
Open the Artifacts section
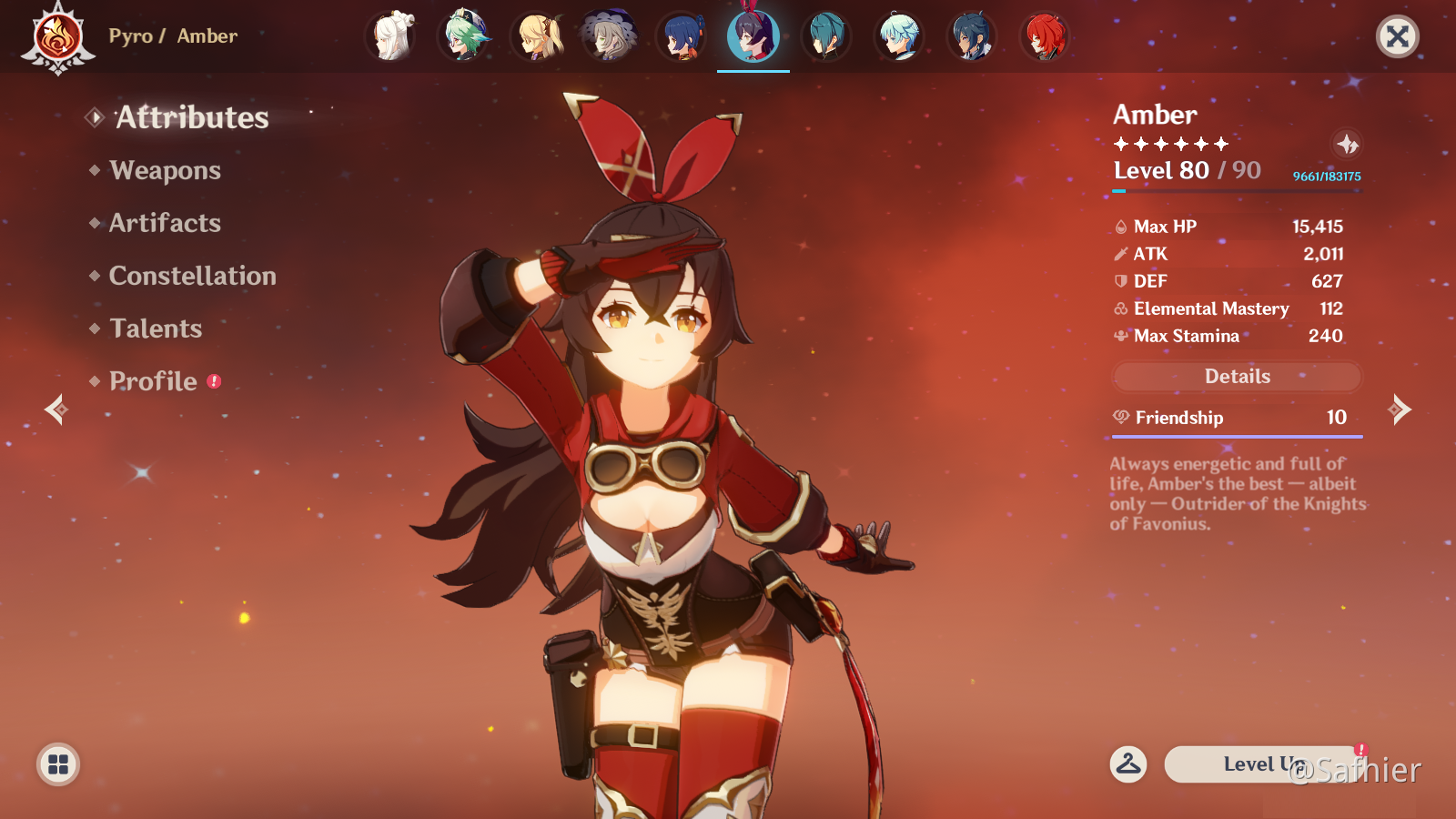pyautogui.click(x=165, y=224)
